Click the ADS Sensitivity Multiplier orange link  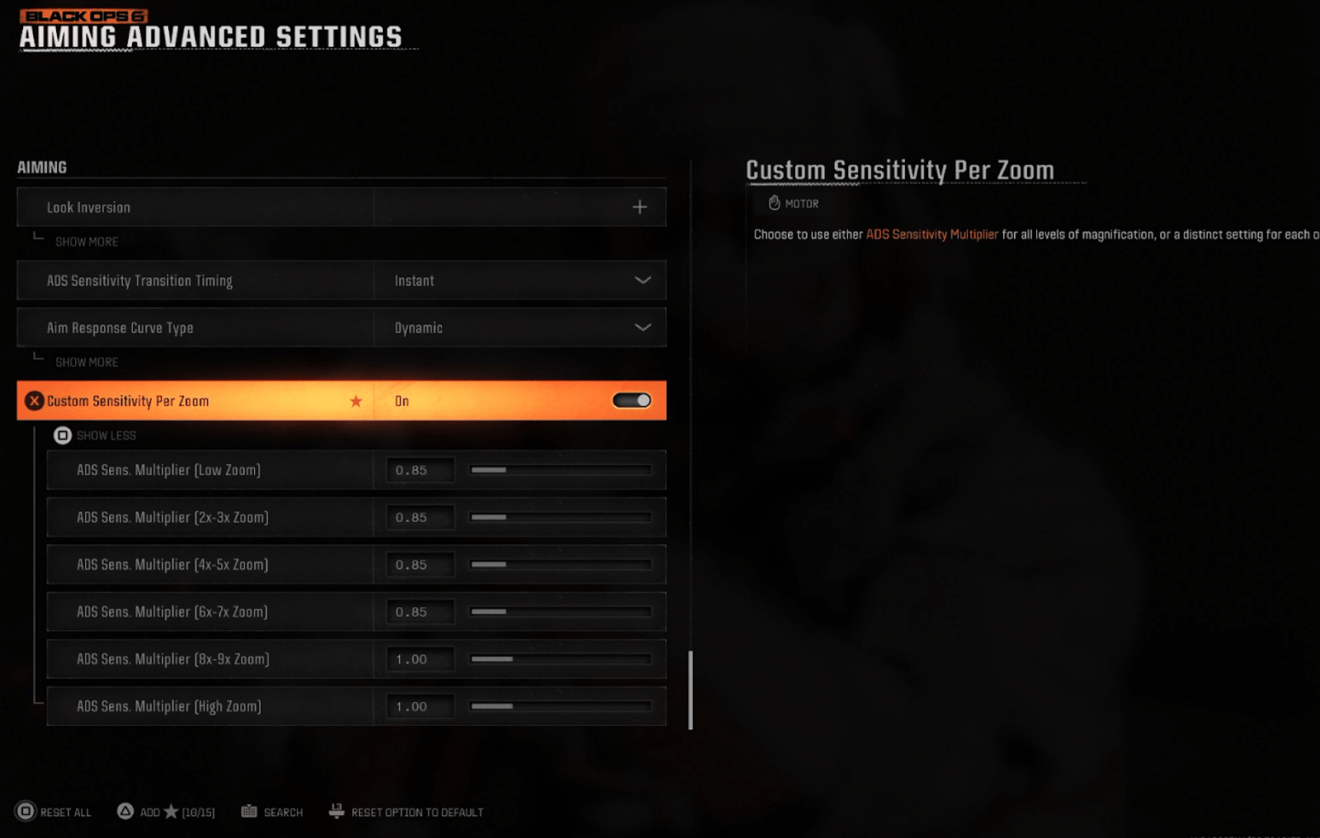coord(932,235)
